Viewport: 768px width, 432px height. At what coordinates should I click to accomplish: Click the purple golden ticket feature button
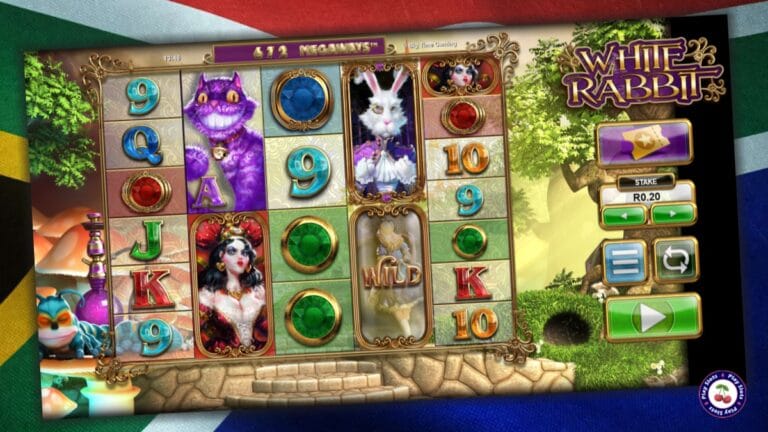[643, 144]
